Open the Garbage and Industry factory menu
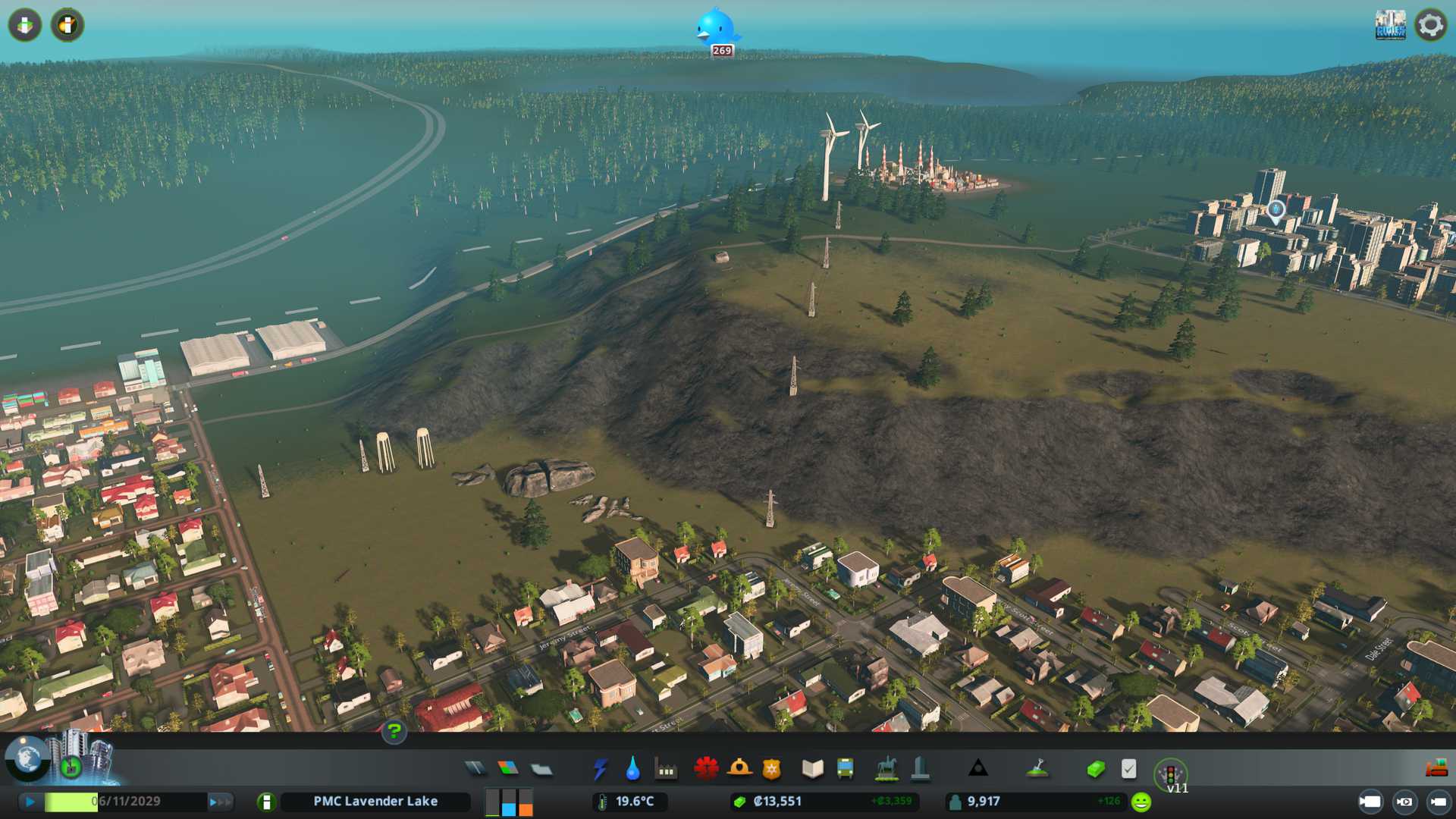1456x819 pixels. coord(666,769)
